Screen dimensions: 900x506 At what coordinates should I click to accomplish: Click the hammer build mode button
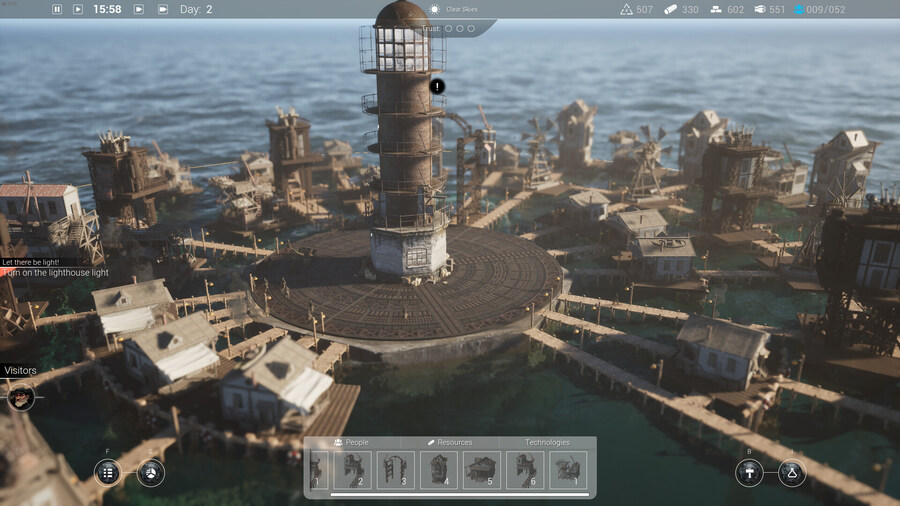[x=749, y=473]
